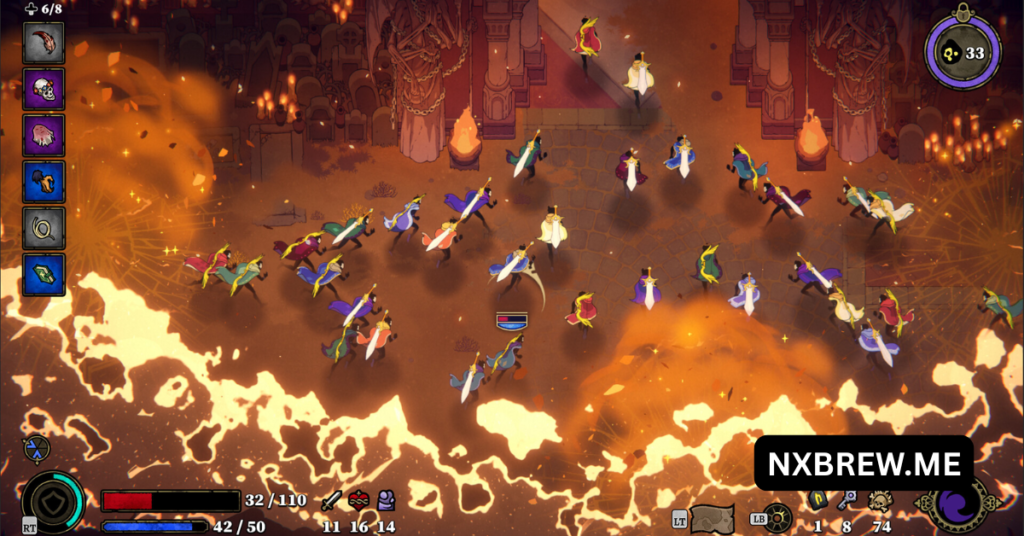Select the decorated skull relic slot
Image resolution: width=1024 pixels, height=536 pixels.
[x=44, y=89]
